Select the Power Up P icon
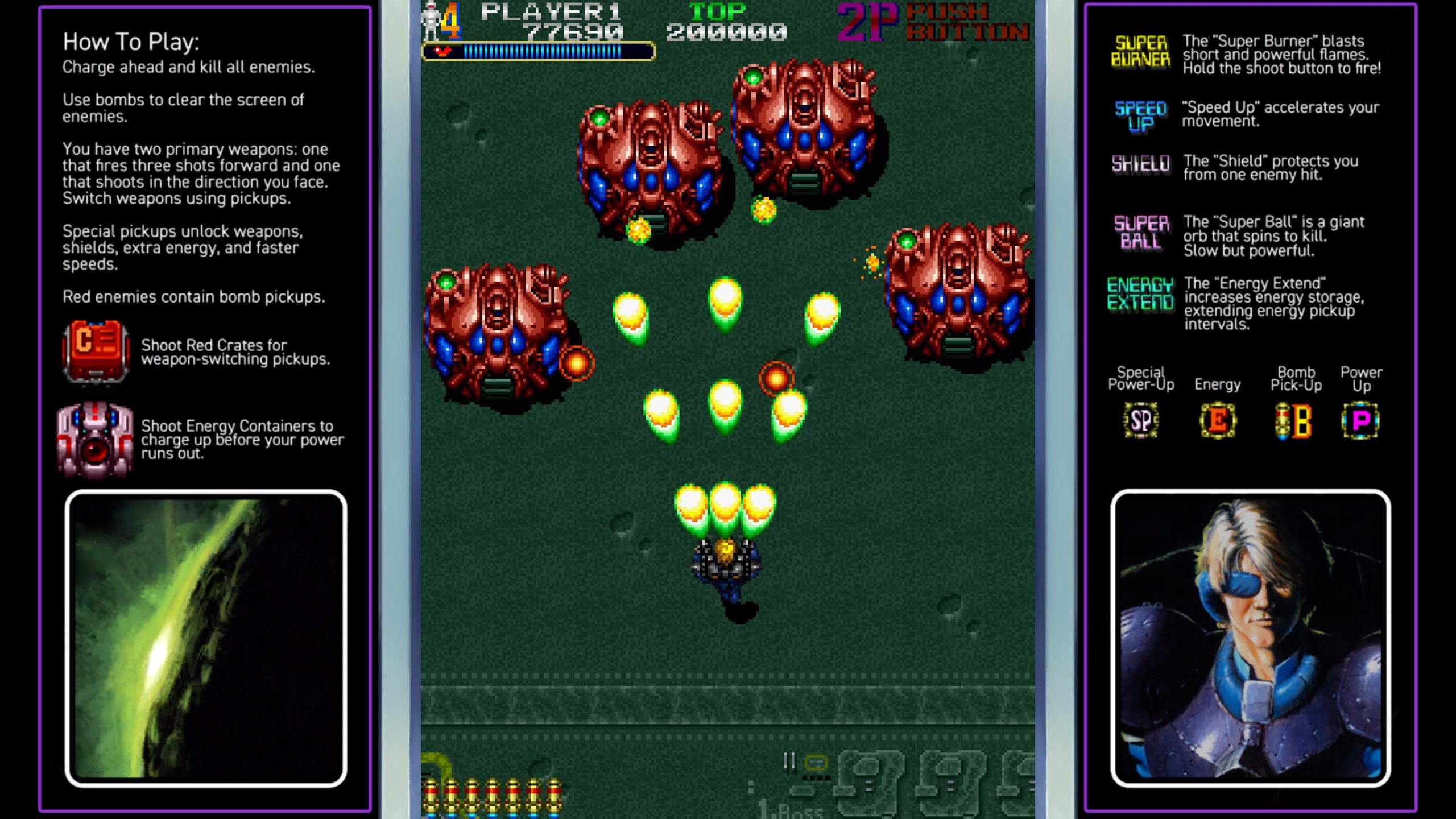The image size is (1456, 819). (x=1360, y=420)
